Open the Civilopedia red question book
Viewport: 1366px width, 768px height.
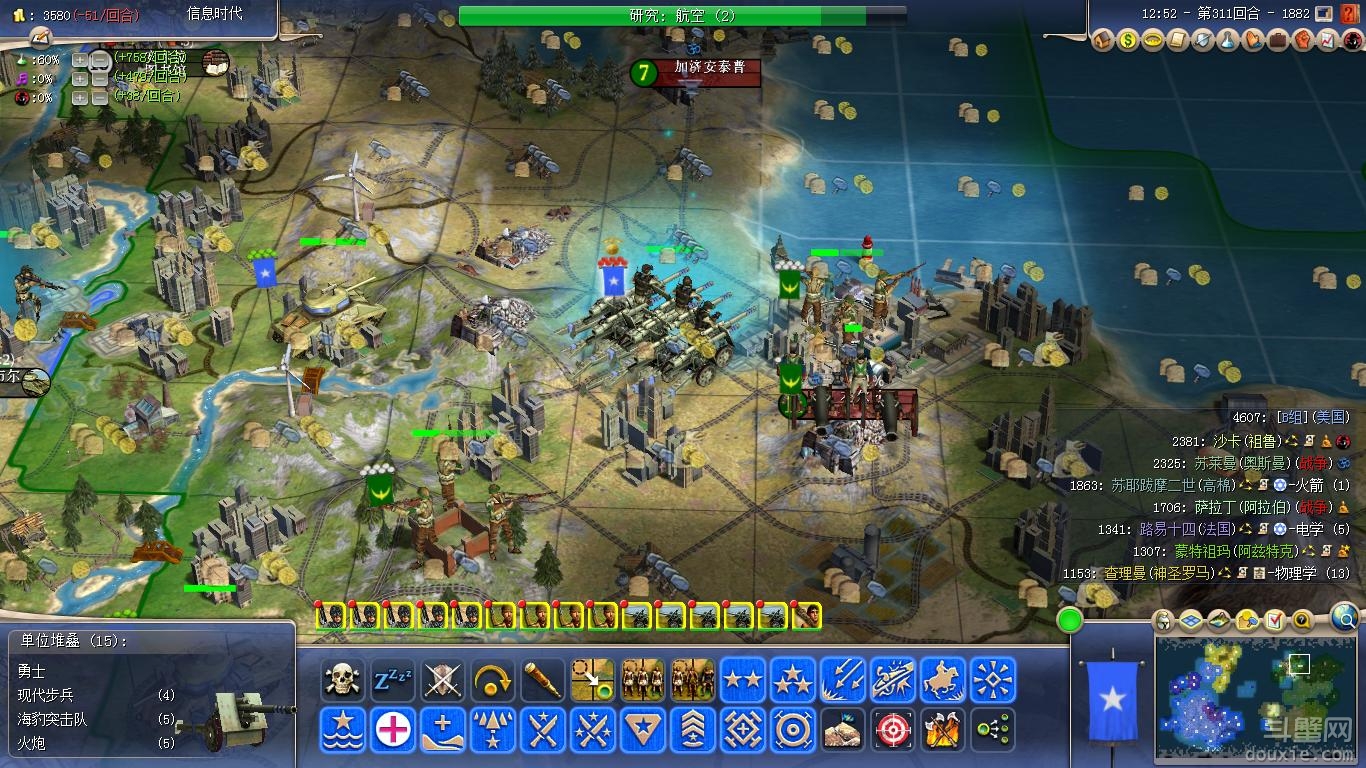pyautogui.click(x=1349, y=14)
